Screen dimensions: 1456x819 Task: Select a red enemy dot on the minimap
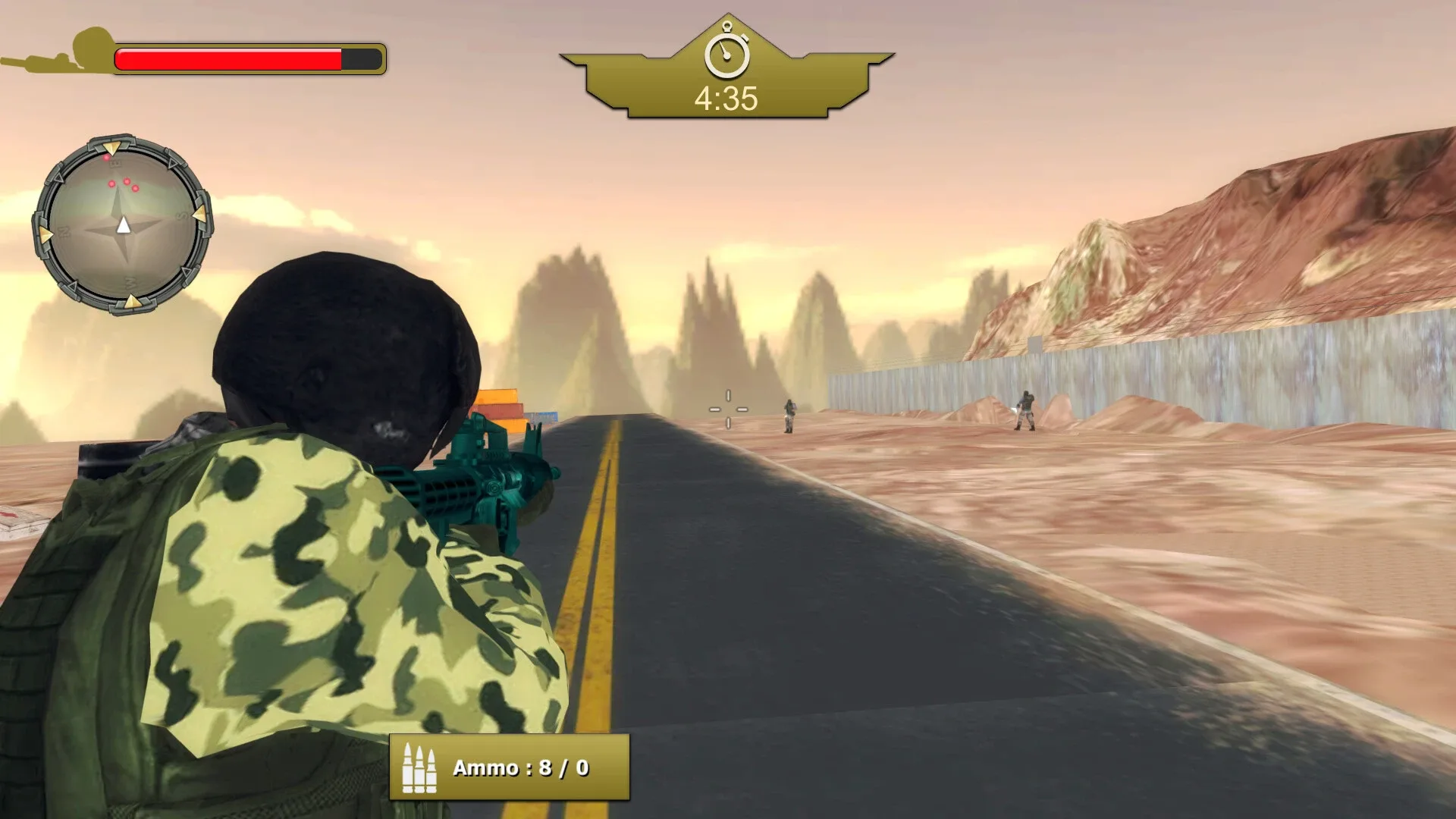tap(127, 182)
